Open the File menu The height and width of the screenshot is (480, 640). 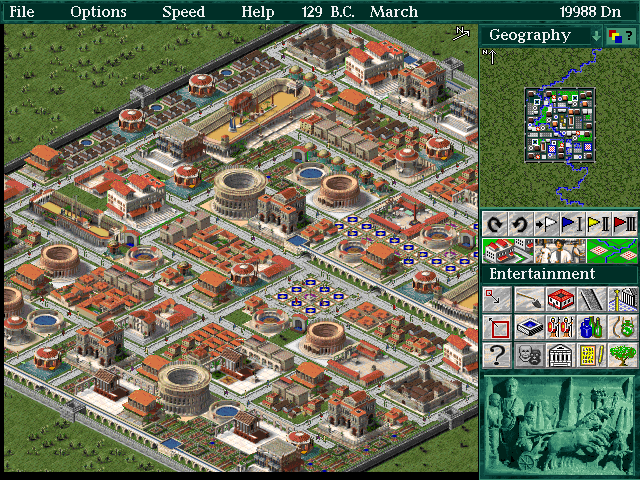coord(21,12)
